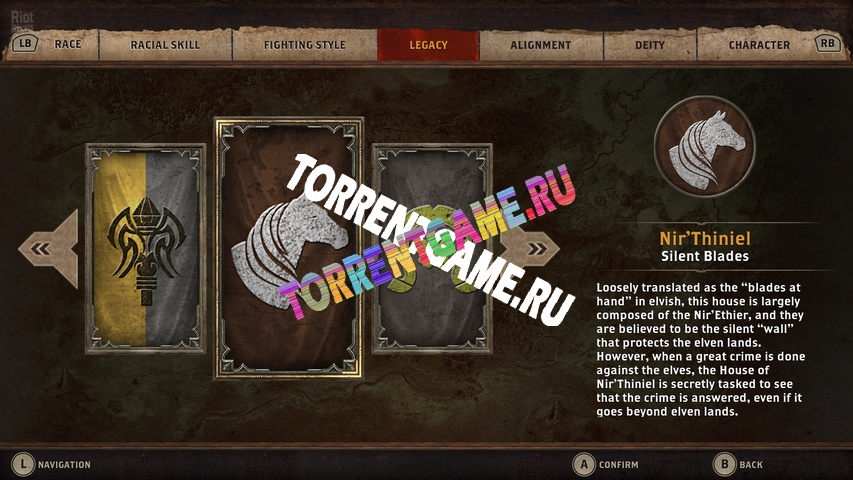Screen dimensions: 853x480
Task: Open the Racial Skill tab
Action: click(165, 45)
